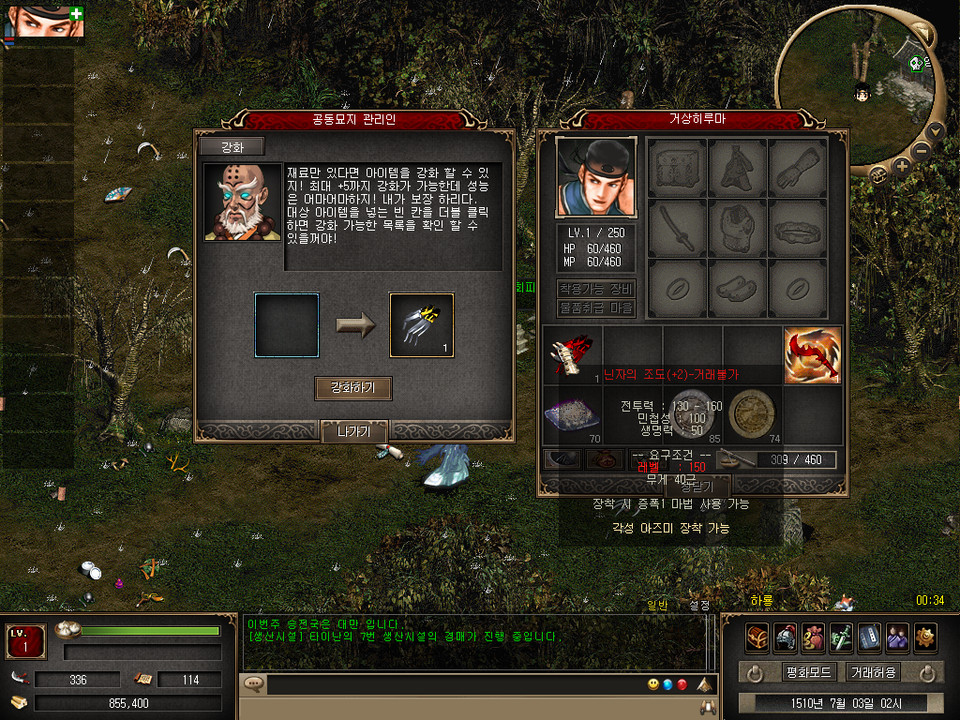Open the yellow smiley emoticon button in chat
Viewport: 960px width, 720px height.
(x=653, y=685)
